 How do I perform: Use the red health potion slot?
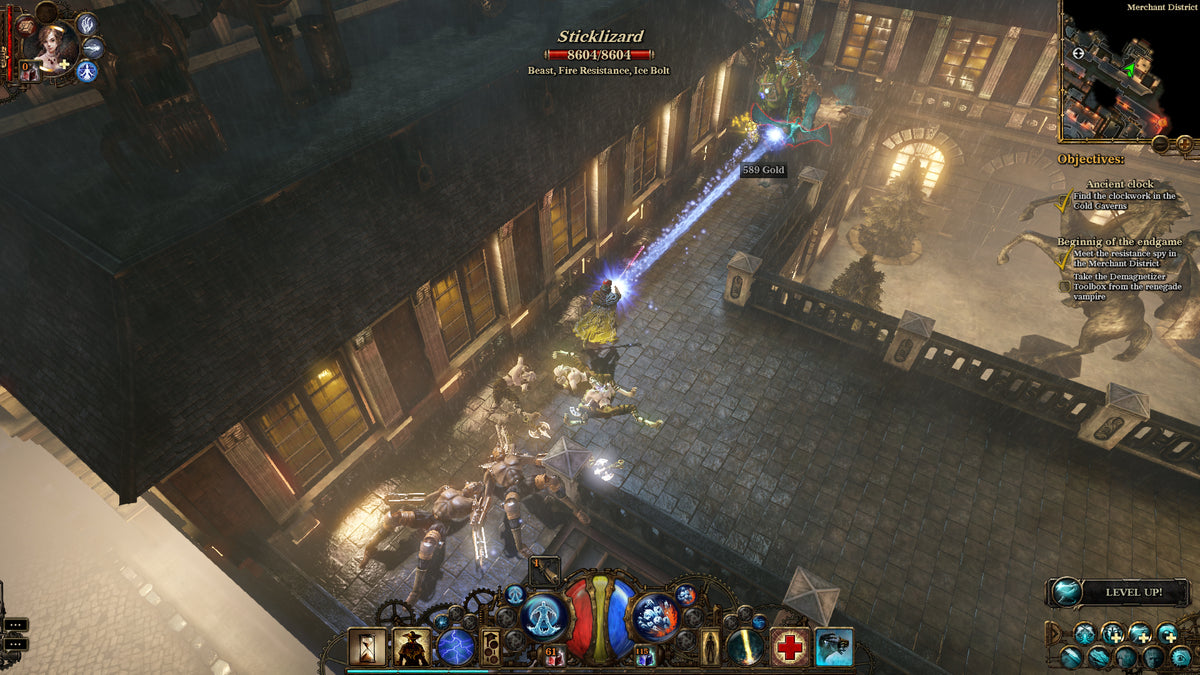pyautogui.click(x=552, y=656)
